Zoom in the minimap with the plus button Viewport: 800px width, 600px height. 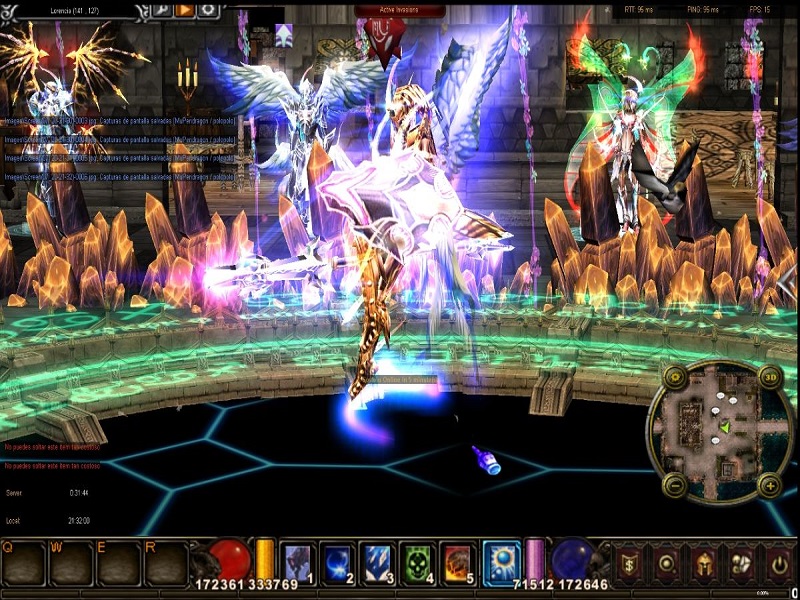coord(769,486)
